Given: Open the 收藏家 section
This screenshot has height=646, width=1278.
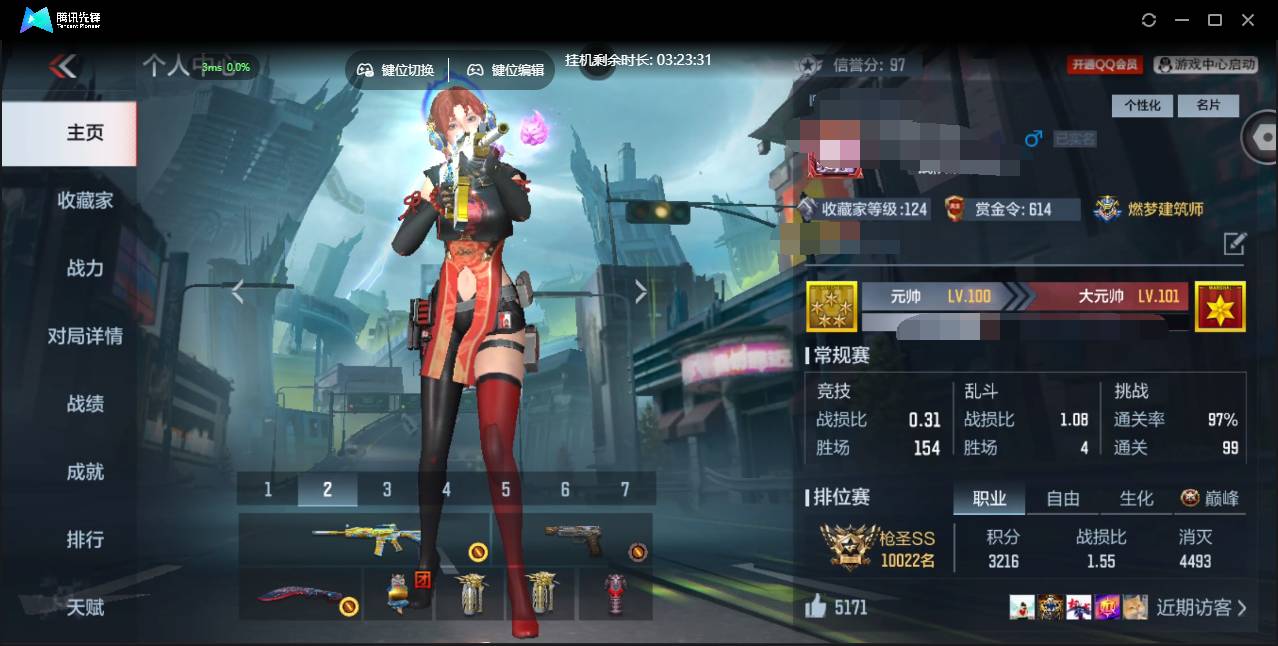Looking at the screenshot, I should click(85, 200).
